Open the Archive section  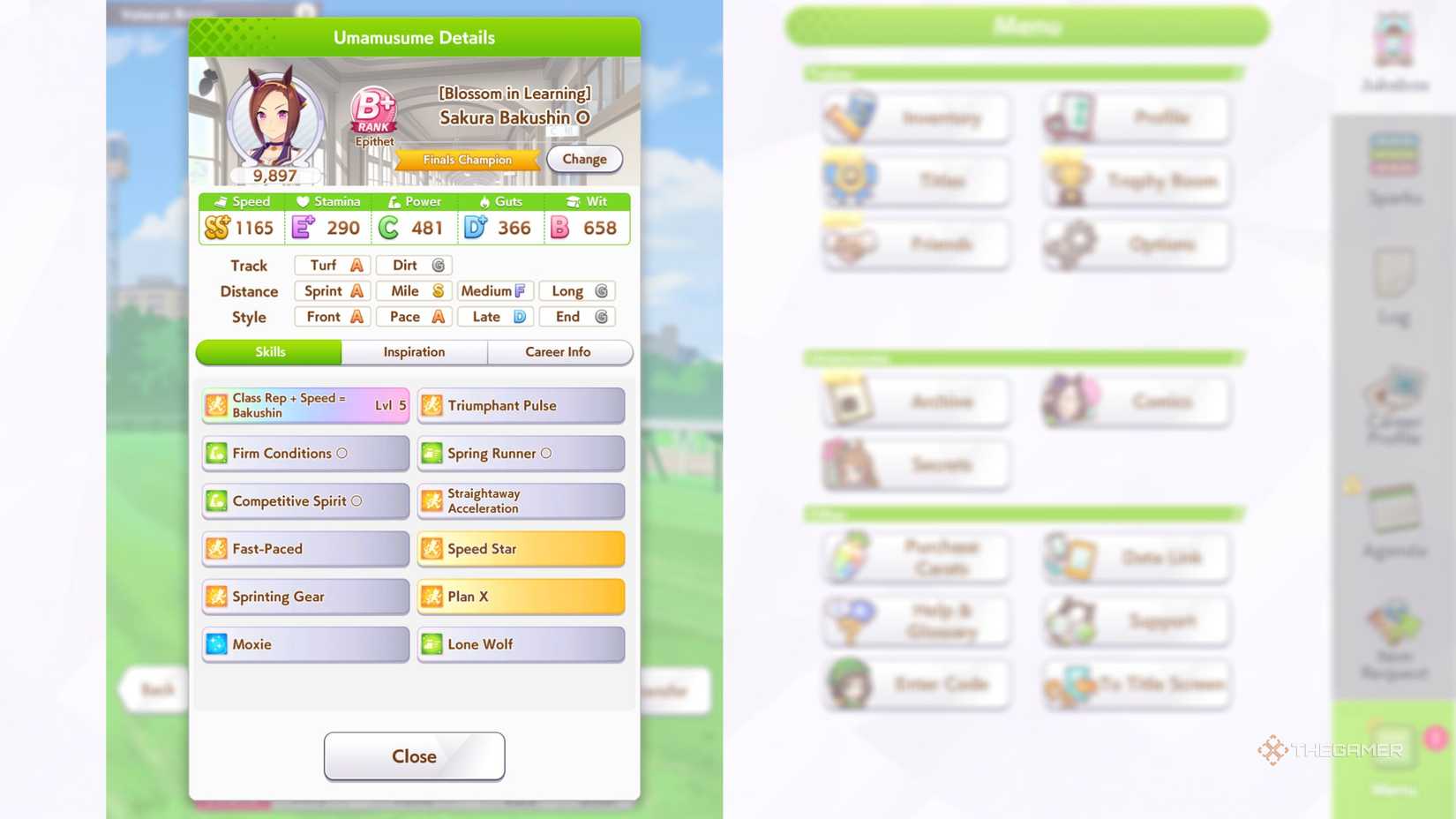coord(915,401)
